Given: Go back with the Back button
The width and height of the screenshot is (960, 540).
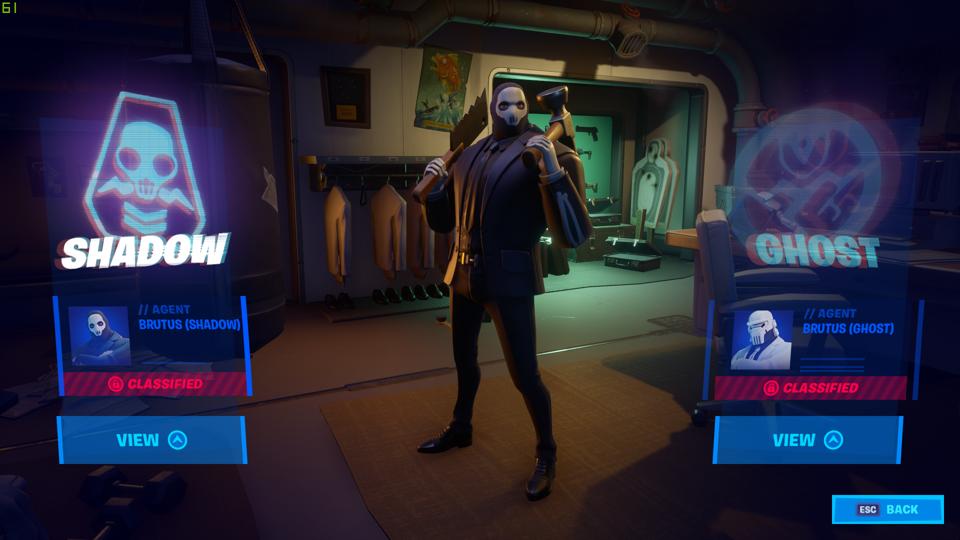Looking at the screenshot, I should click(x=888, y=509).
